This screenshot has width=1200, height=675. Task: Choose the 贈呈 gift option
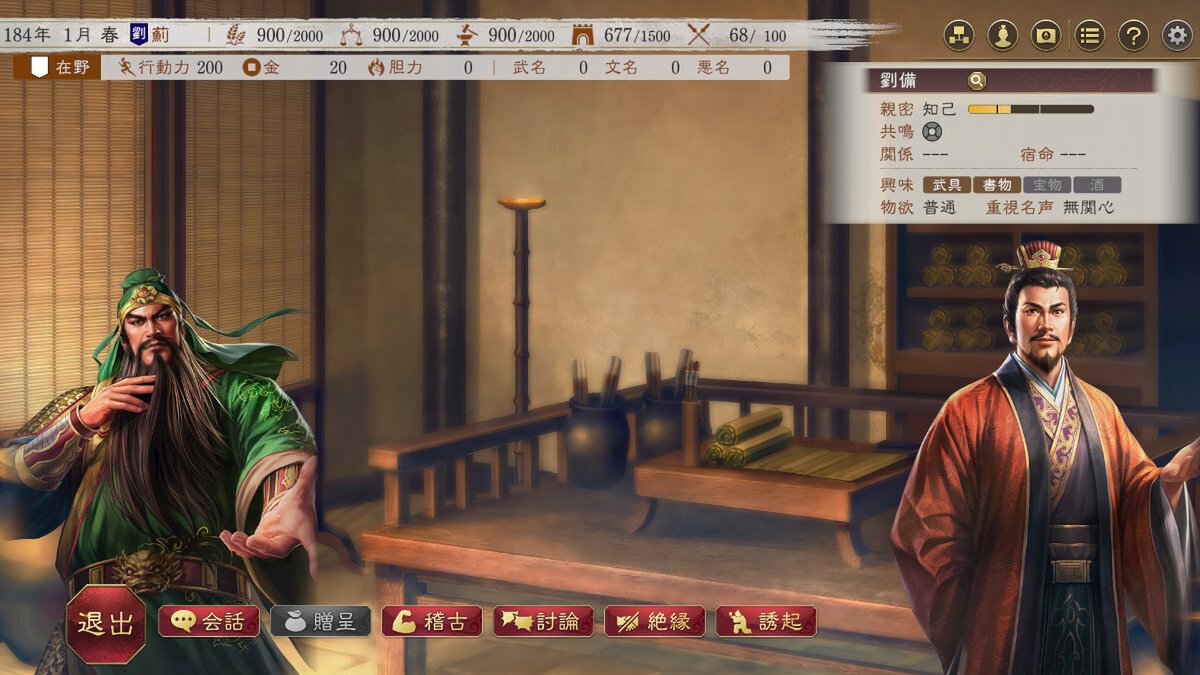pyautogui.click(x=320, y=621)
